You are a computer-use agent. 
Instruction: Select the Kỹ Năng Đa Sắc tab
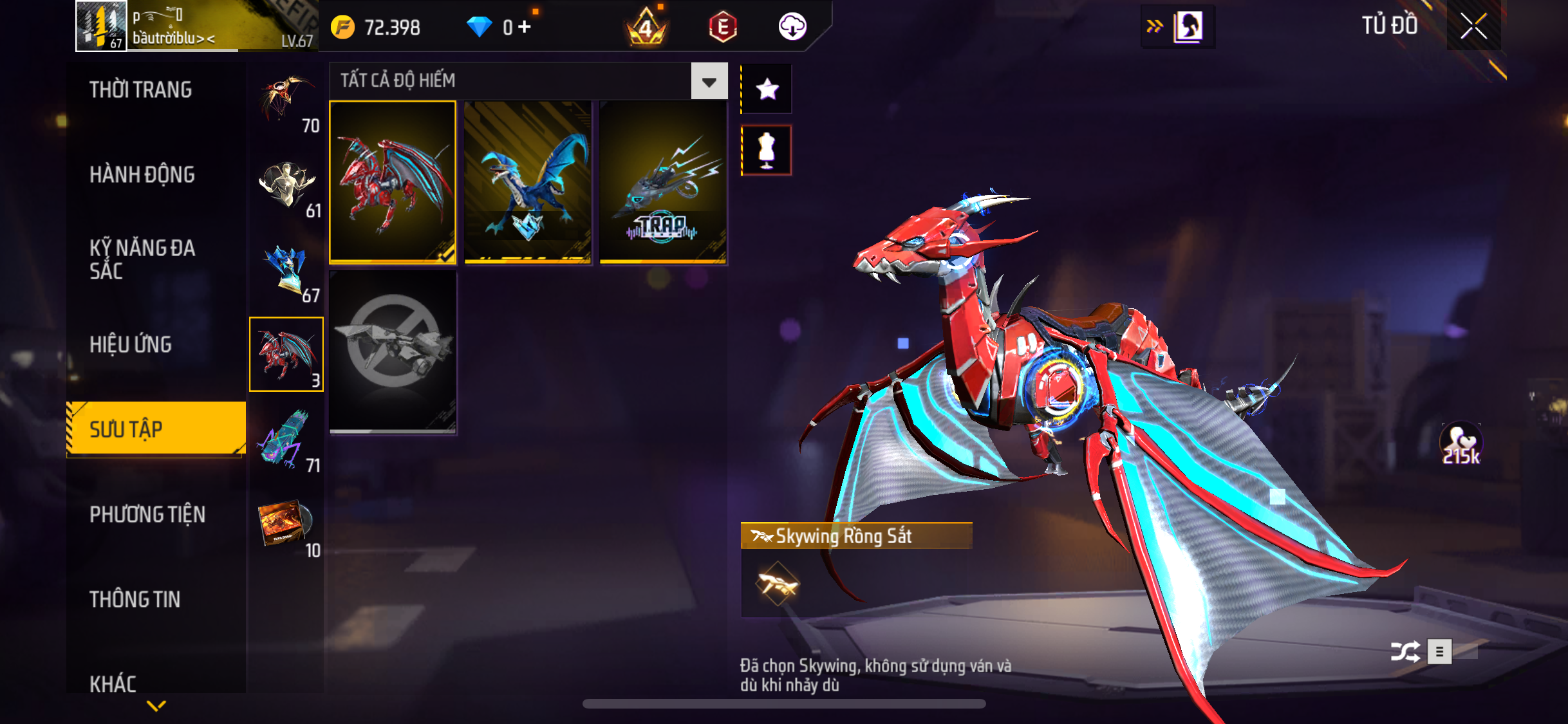142,259
